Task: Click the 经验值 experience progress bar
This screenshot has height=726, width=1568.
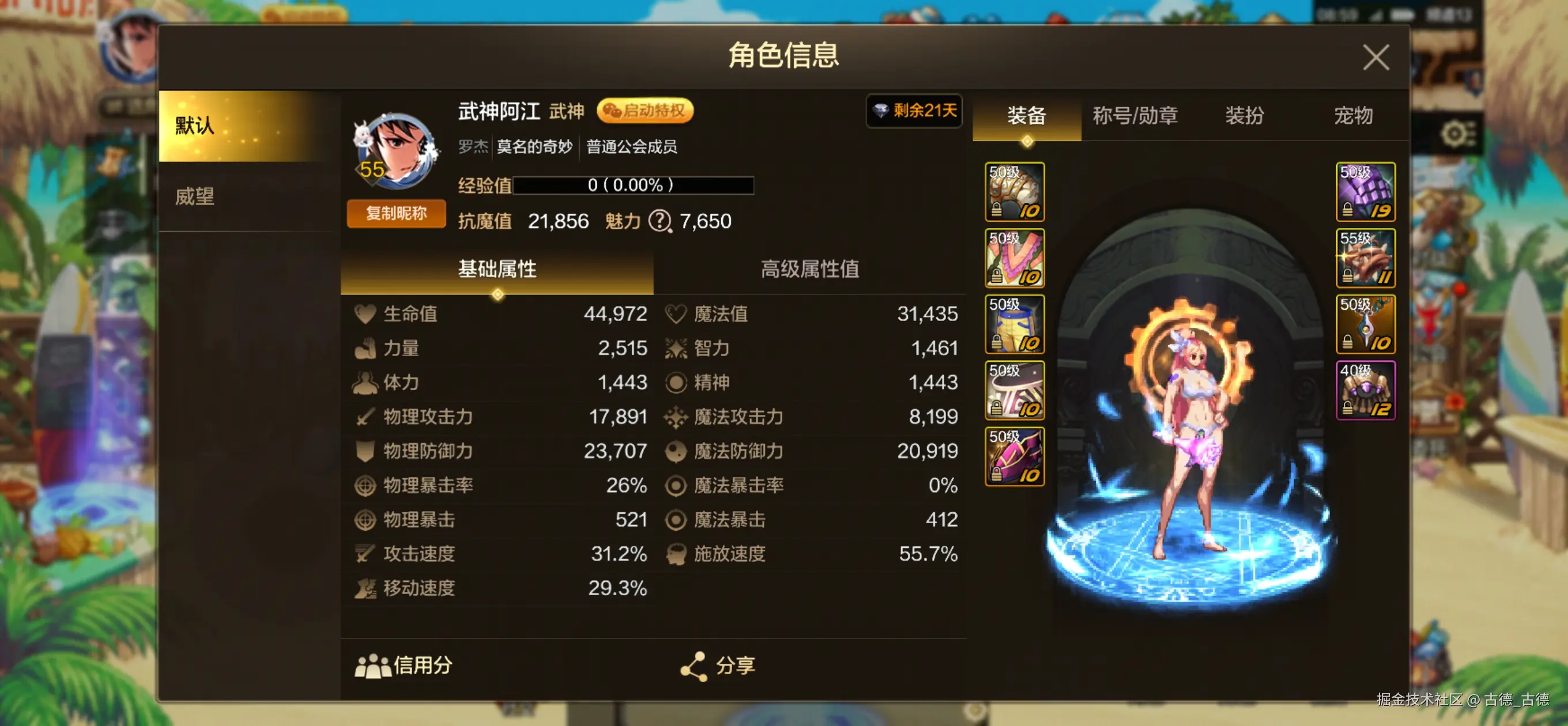Action: pos(633,186)
